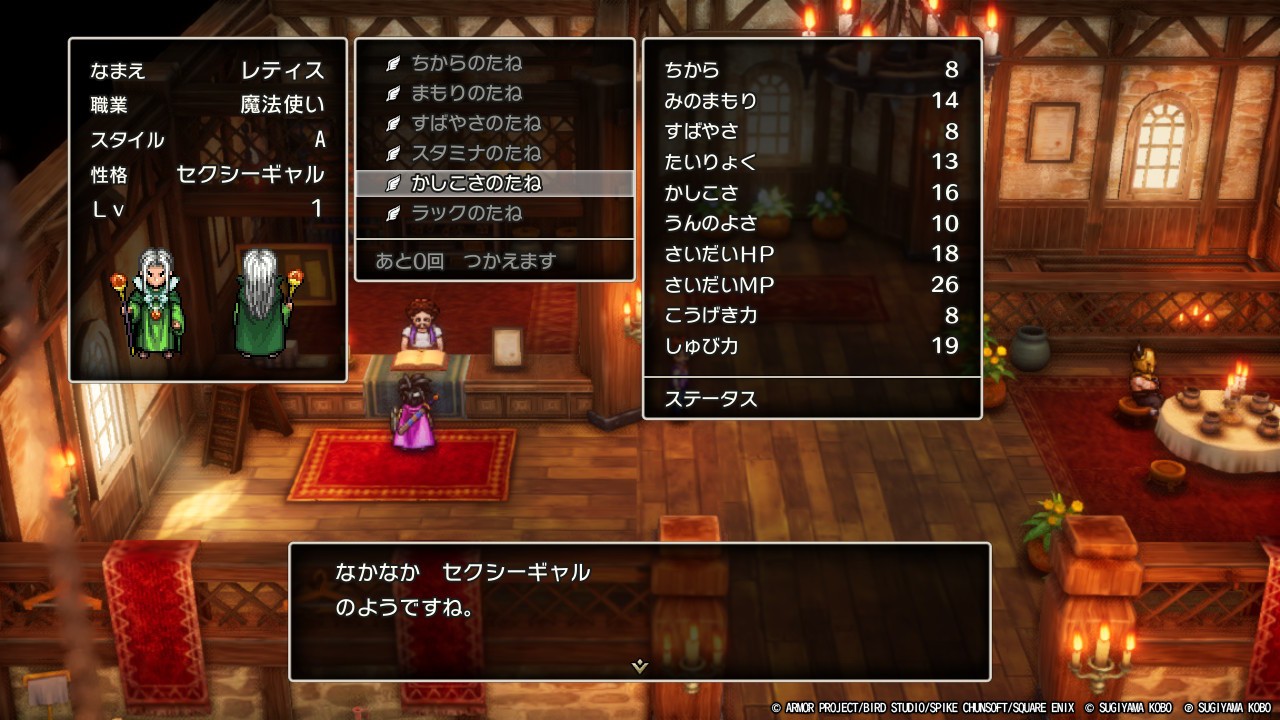Image resolution: width=1280 pixels, height=720 pixels.
Task: Pick the すばやさのたね seed option
Action: tap(476, 124)
